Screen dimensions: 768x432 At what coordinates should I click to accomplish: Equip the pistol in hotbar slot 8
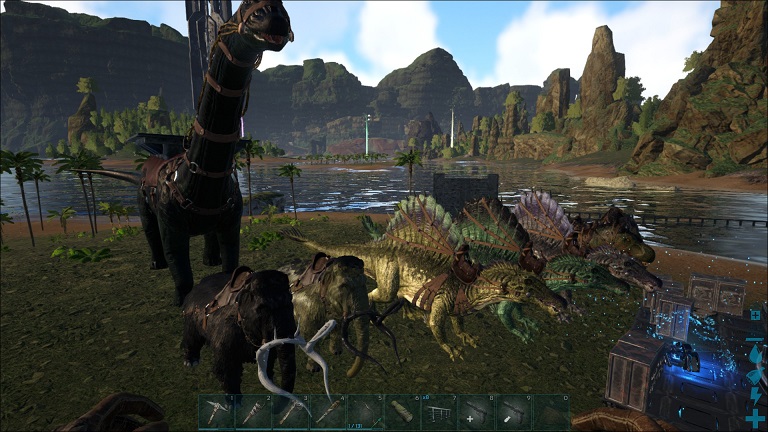tap(477, 412)
